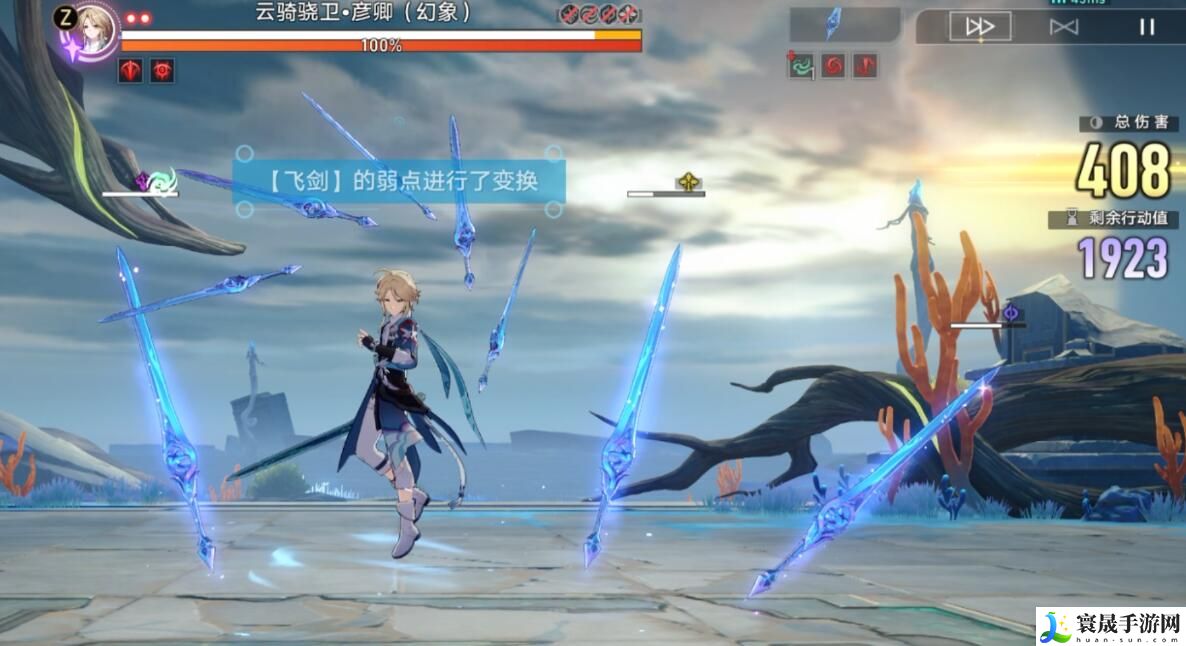The width and height of the screenshot is (1186, 646).
Task: Inspect the red swirl status icon
Action: 834,66
